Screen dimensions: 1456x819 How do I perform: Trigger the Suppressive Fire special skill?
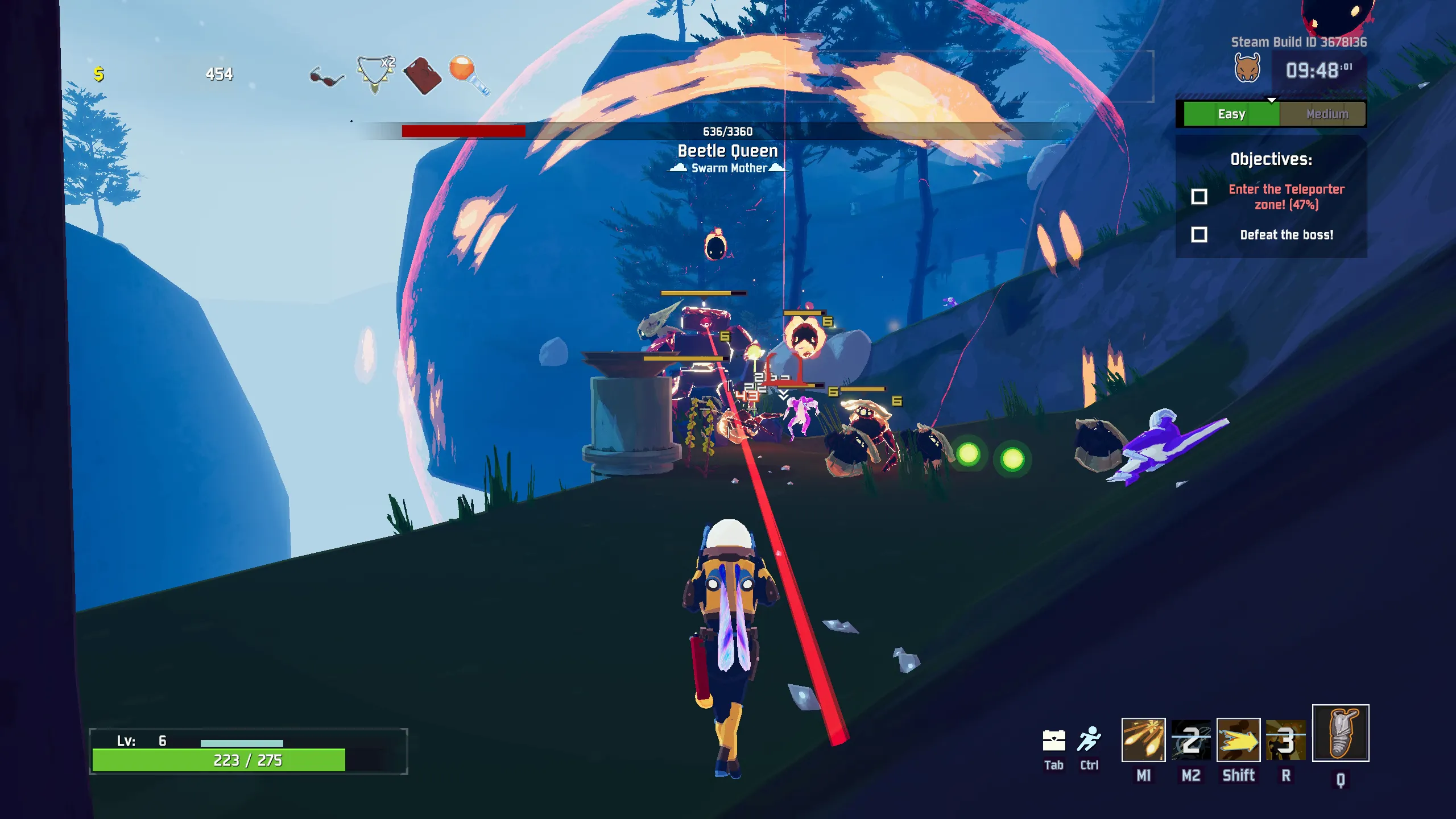pos(1285,739)
